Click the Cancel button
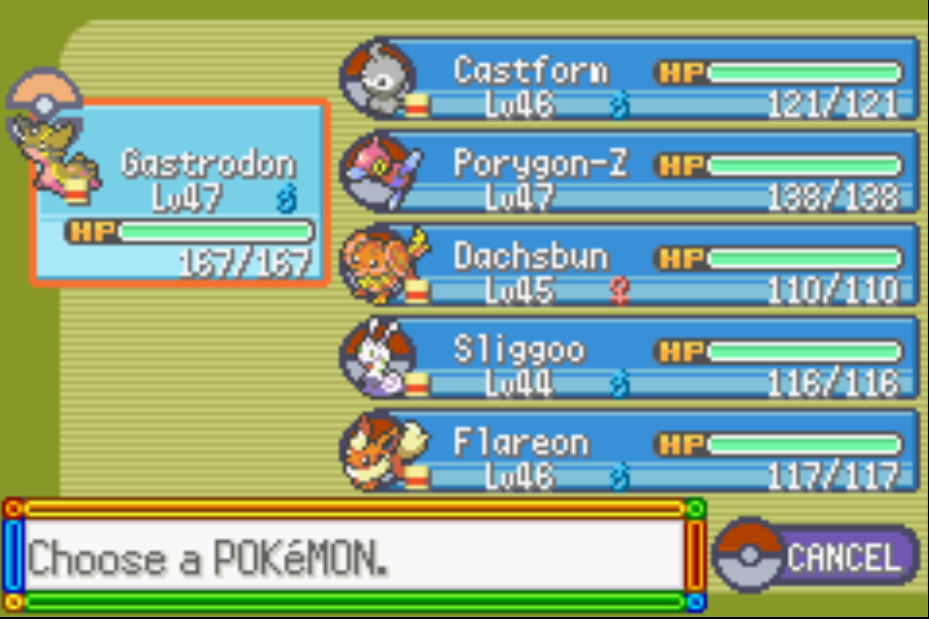 (x=816, y=555)
